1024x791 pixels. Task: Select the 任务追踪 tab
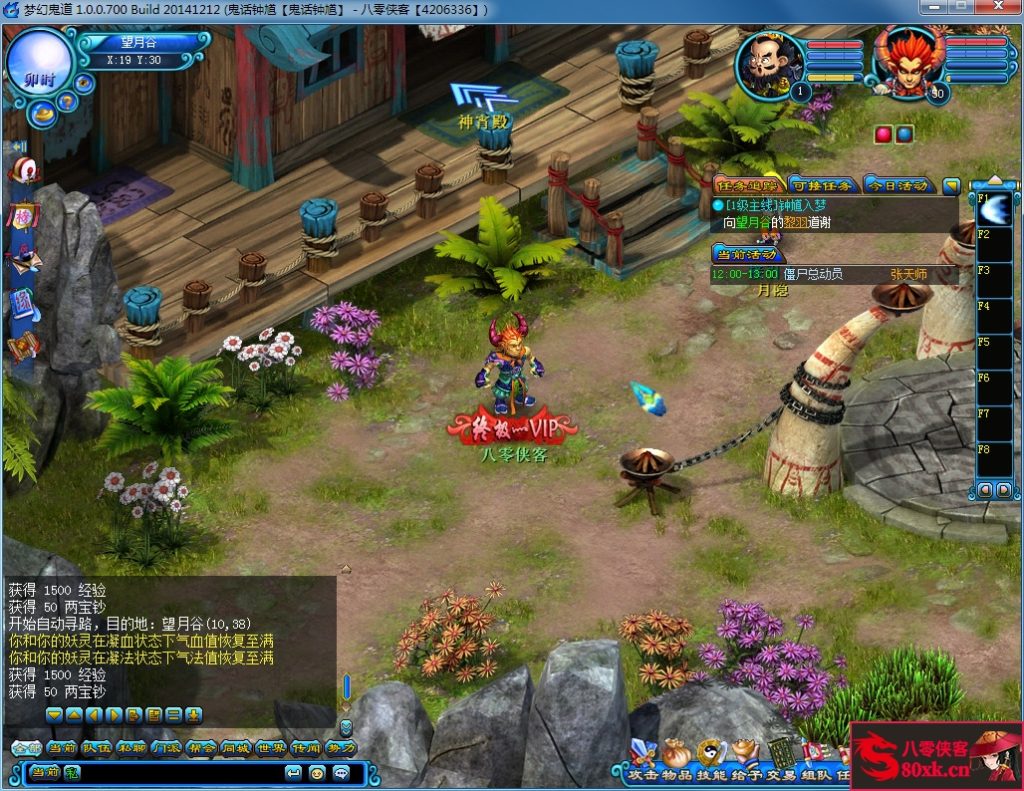tap(746, 185)
